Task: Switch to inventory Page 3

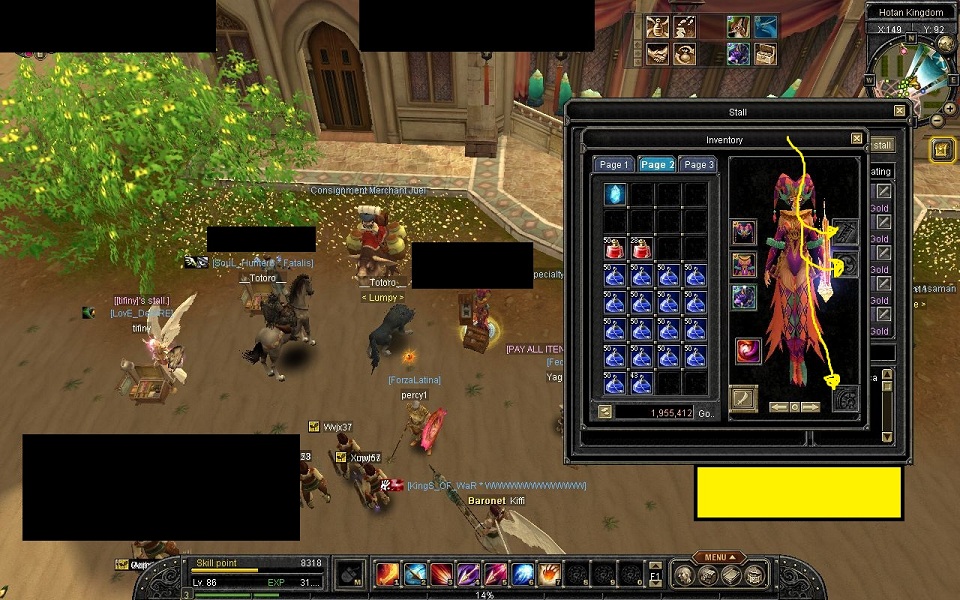Action: 697,164
